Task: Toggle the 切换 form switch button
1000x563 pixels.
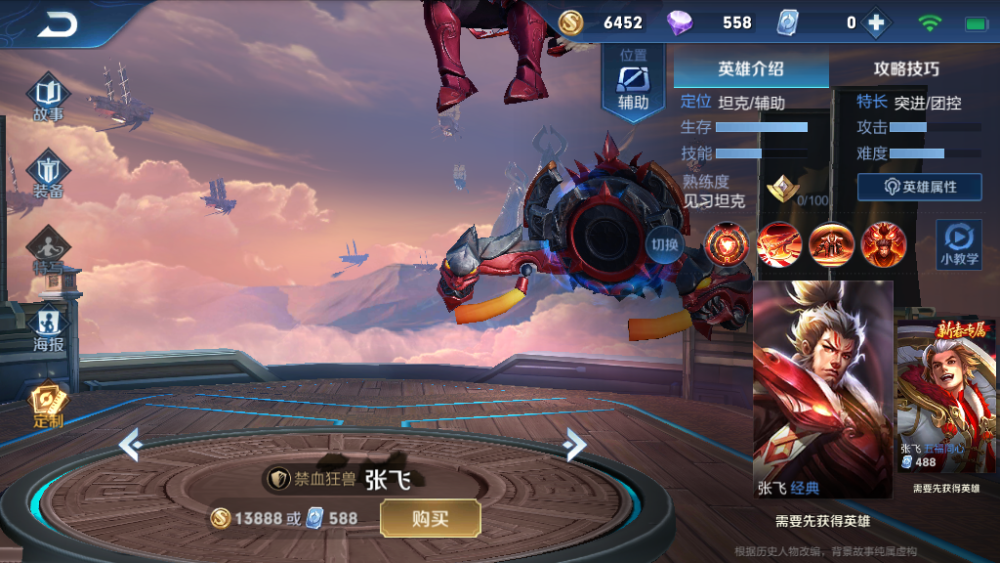Action: 664,245
